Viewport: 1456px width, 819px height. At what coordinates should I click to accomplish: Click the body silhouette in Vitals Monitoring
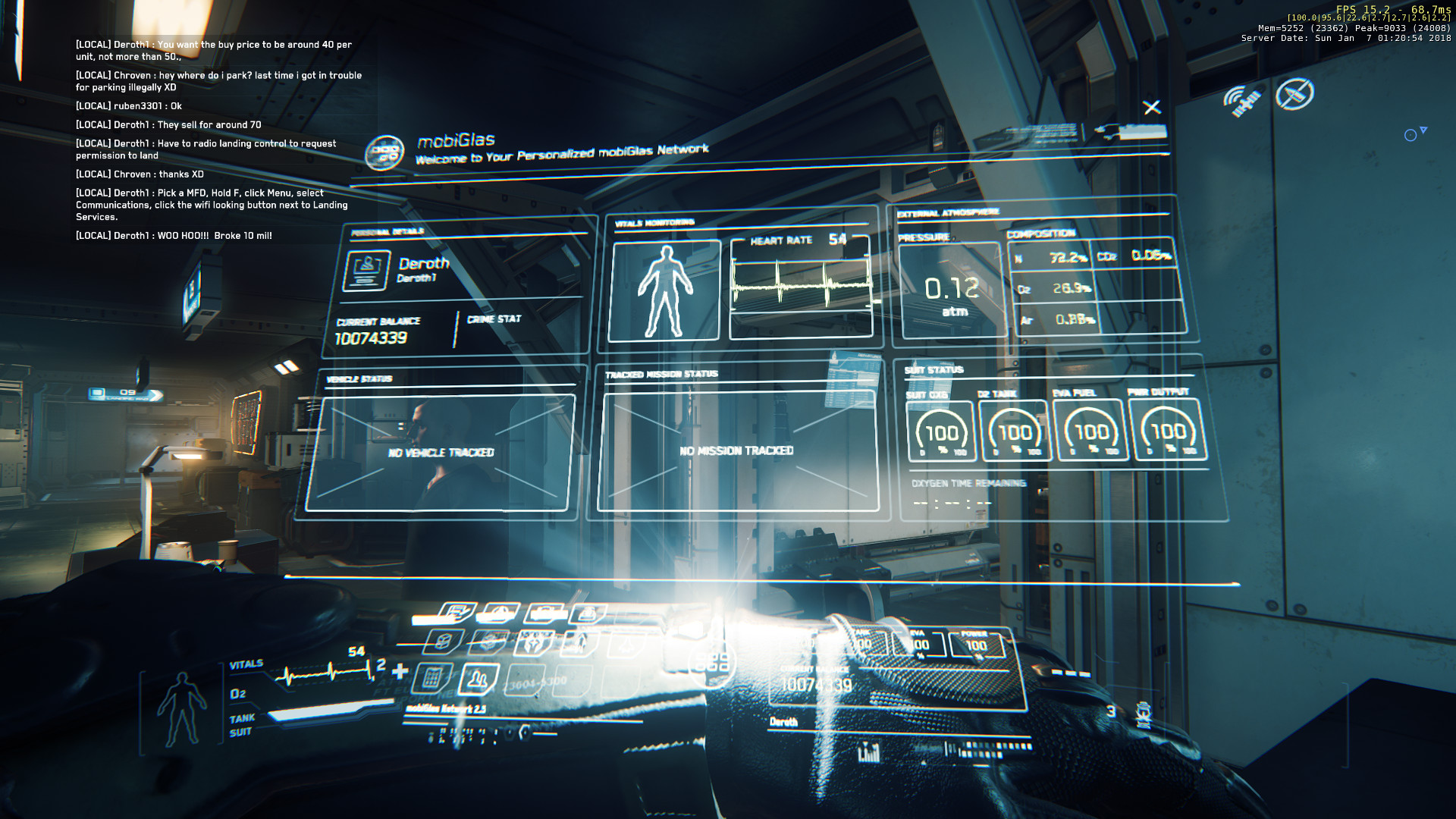pos(664,290)
